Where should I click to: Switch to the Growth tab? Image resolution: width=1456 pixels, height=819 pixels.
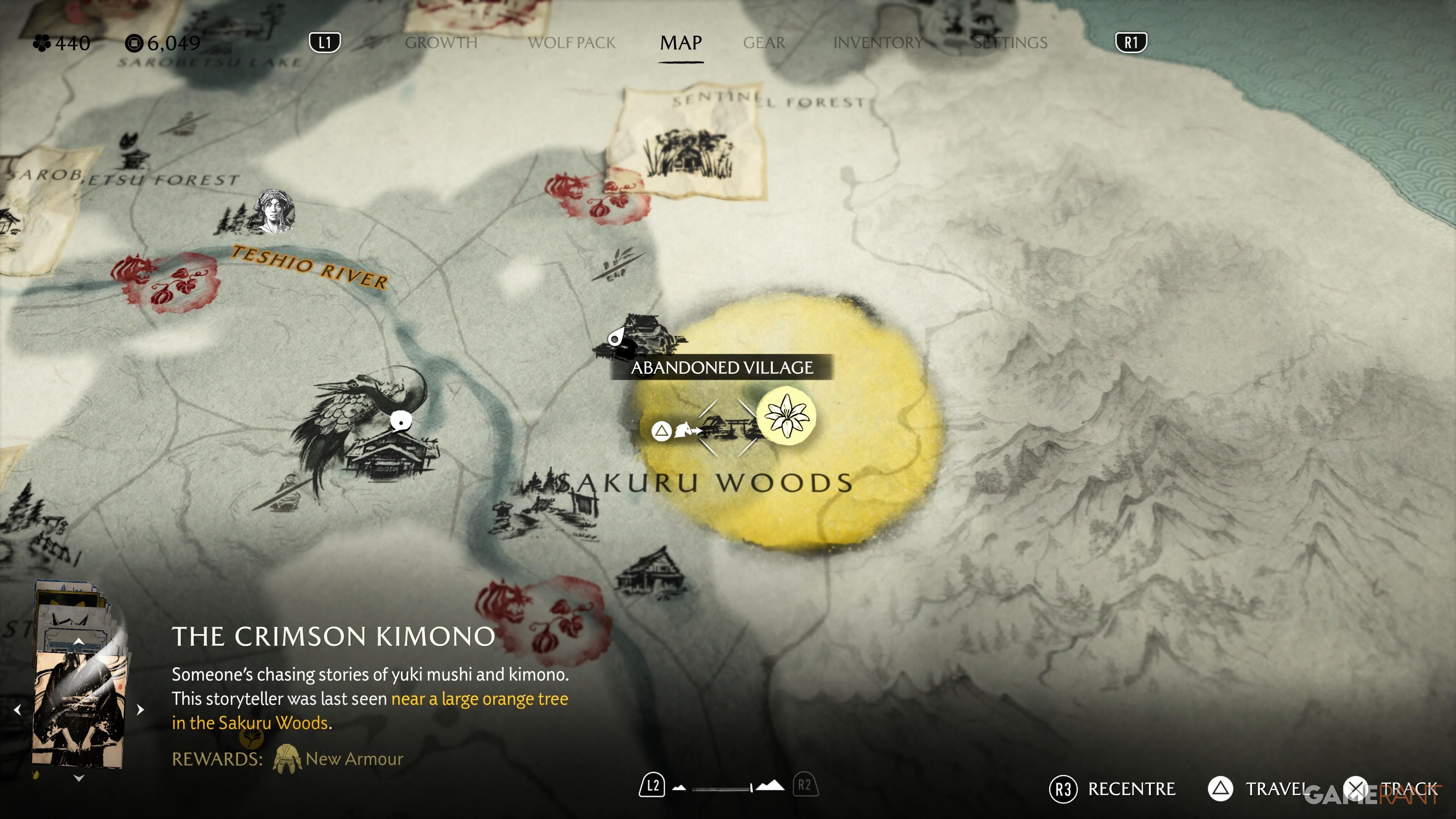[x=441, y=43]
